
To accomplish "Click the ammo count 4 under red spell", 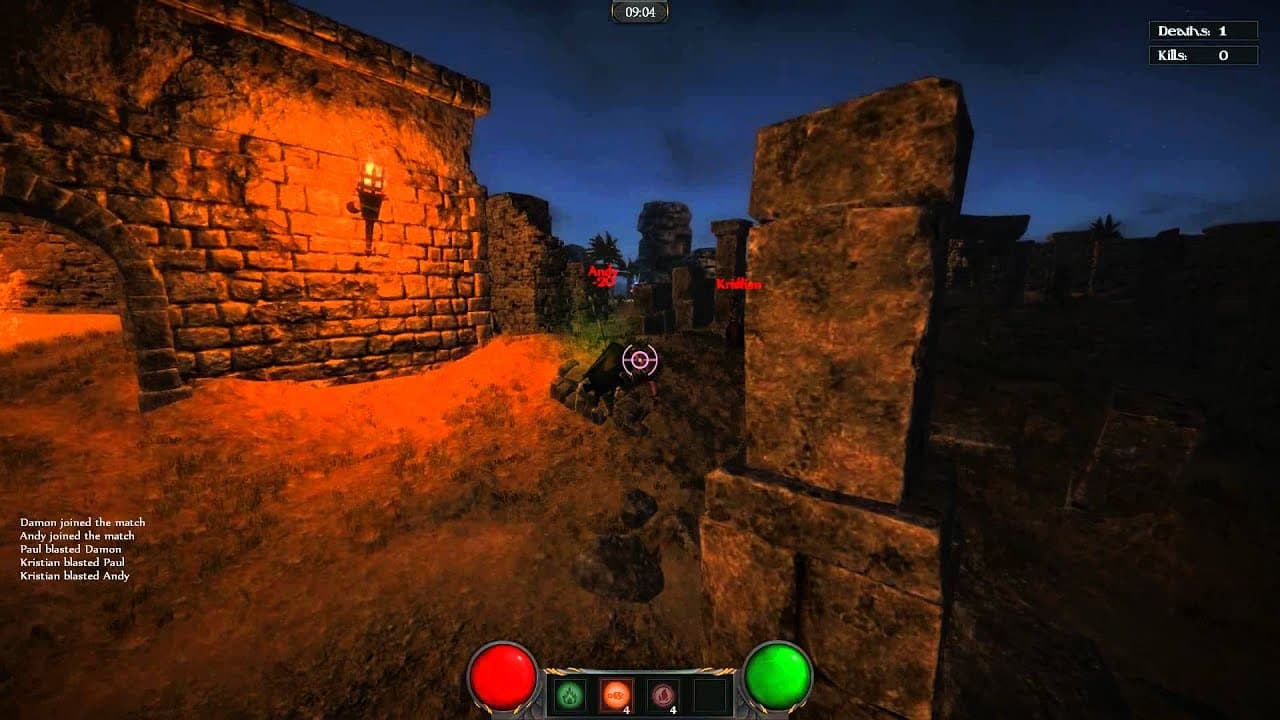I will click(x=672, y=709).
